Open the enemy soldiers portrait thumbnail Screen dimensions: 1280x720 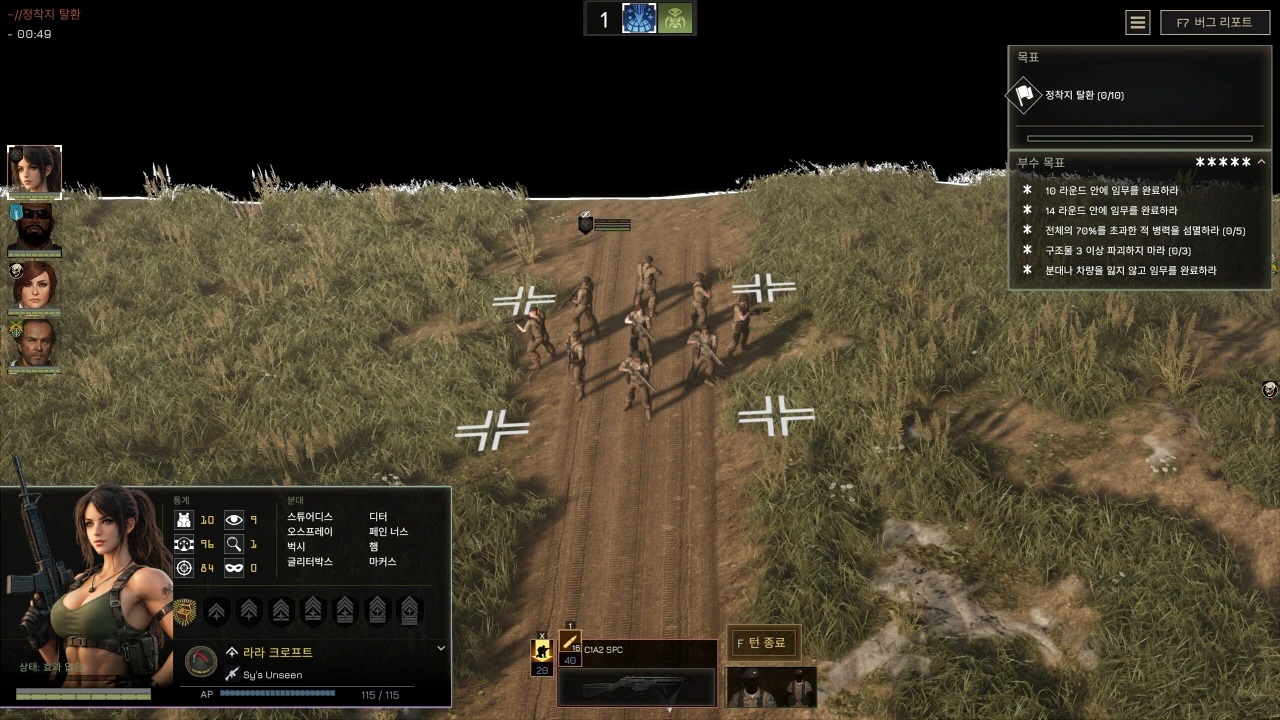(771, 686)
